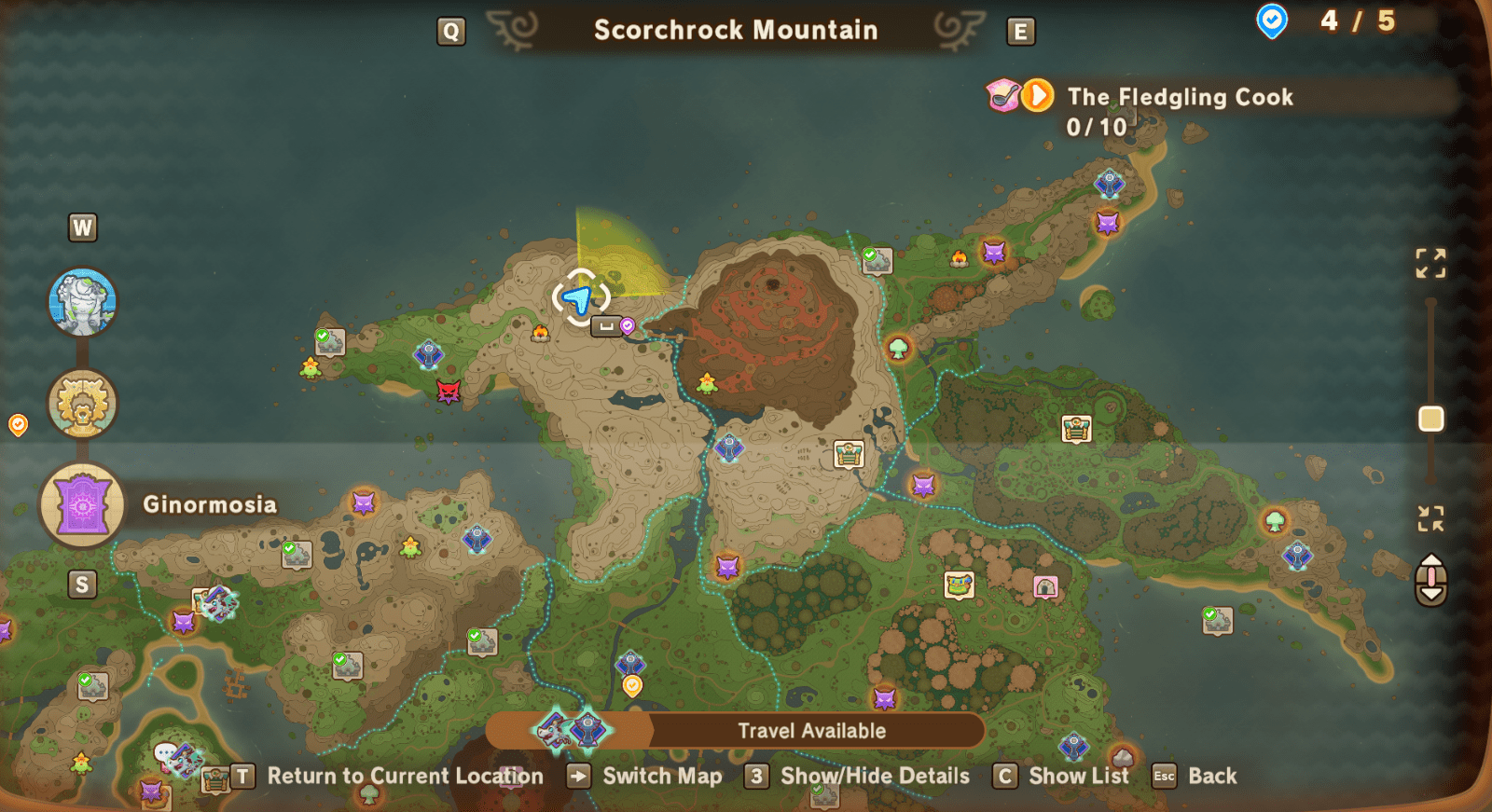Select the treasure chest icon near map center
This screenshot has width=1492, height=812.
coord(847,454)
